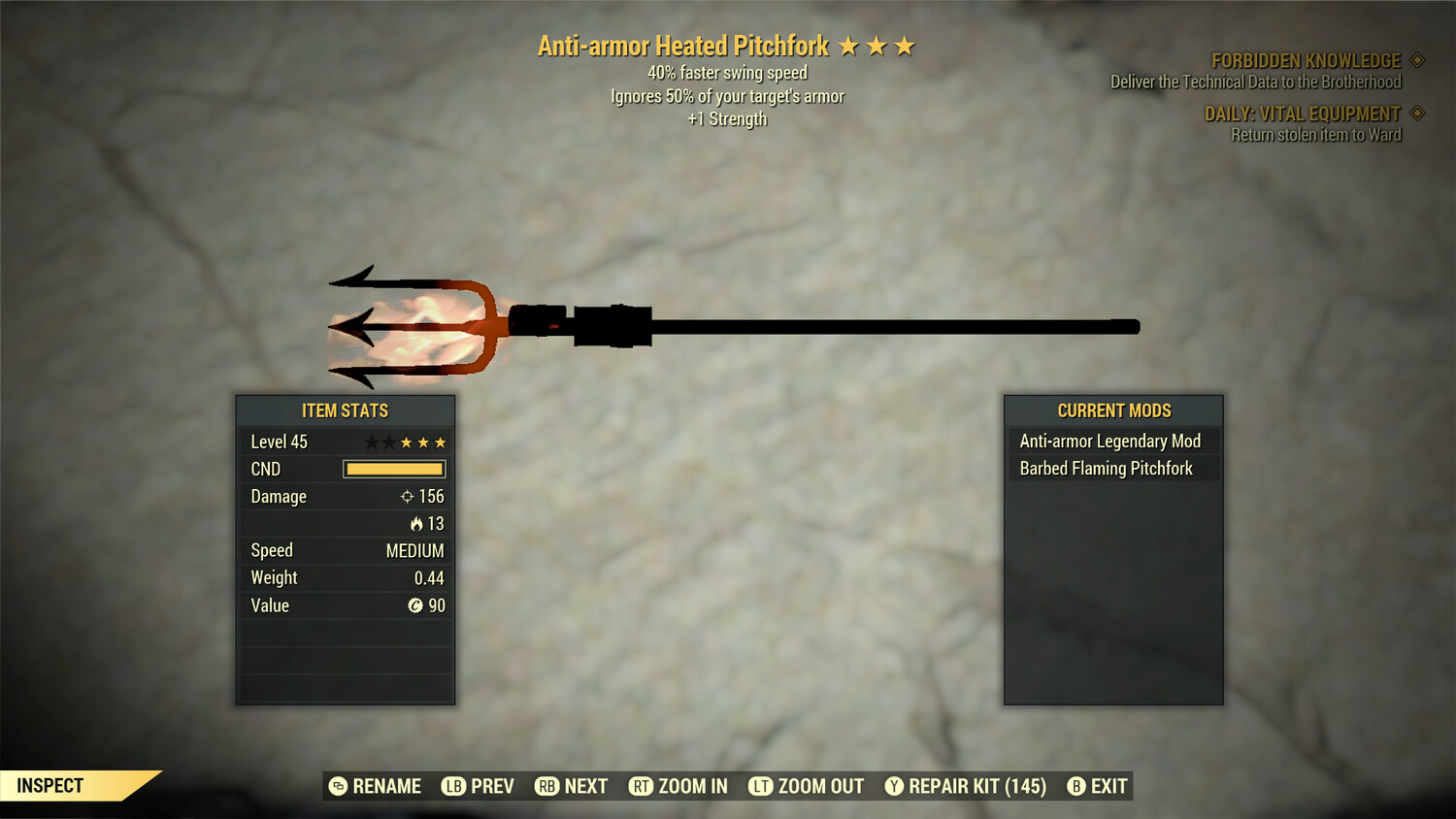Activate REPAIR KIT (145)
The image size is (1456, 819).
[975, 786]
